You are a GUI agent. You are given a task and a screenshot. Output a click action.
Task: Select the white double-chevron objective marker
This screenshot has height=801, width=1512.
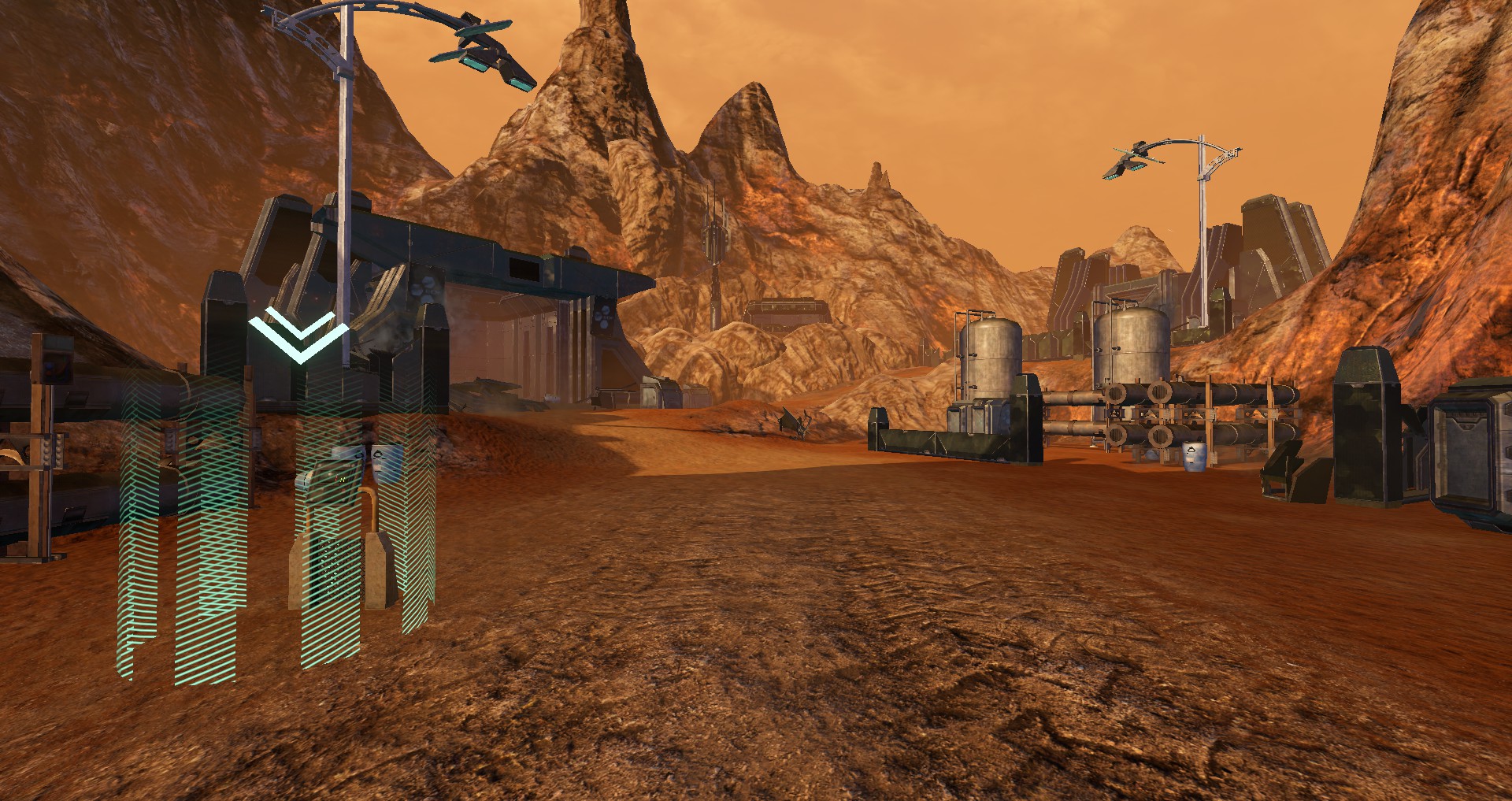(298, 337)
